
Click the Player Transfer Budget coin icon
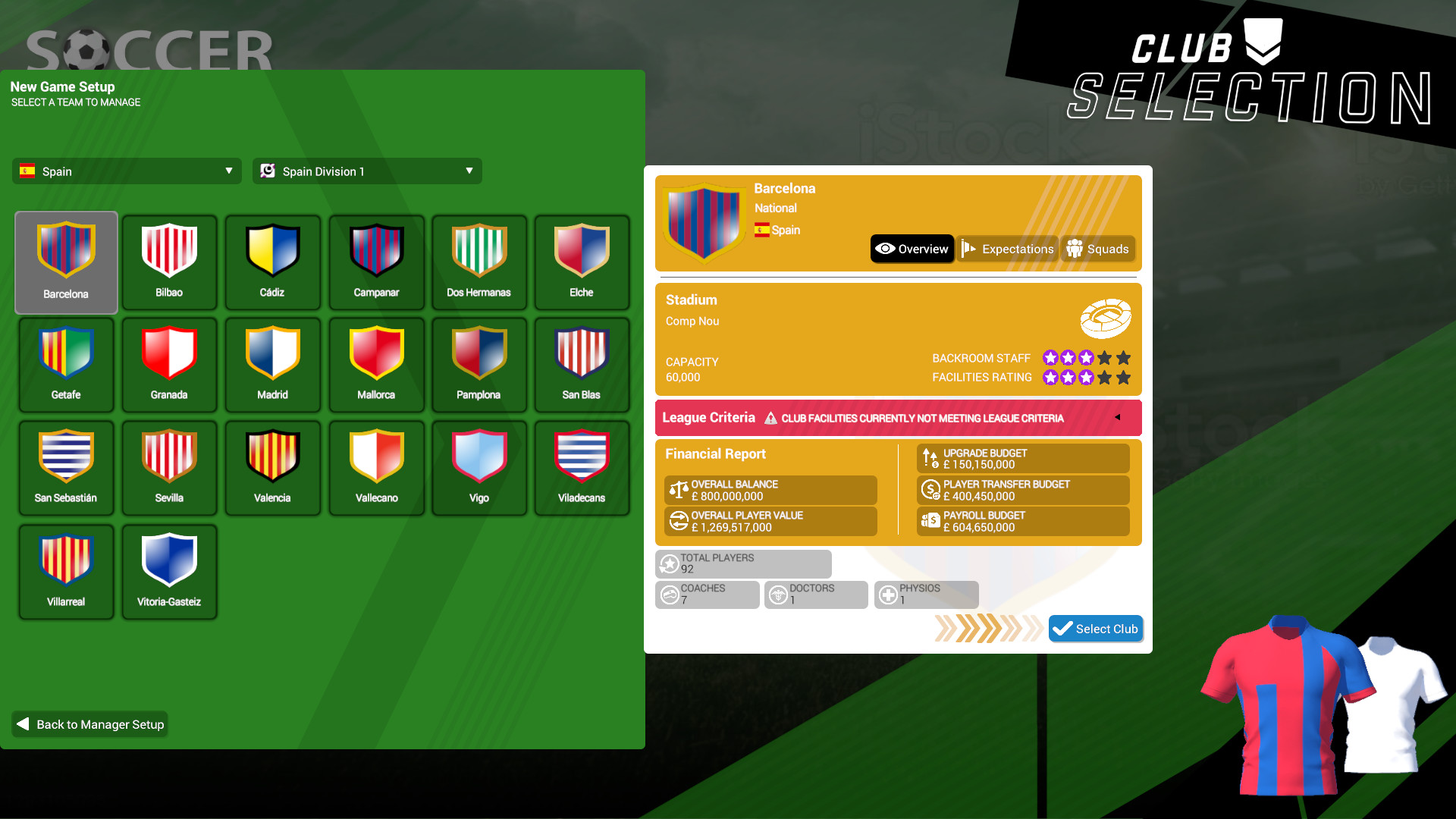tap(930, 489)
